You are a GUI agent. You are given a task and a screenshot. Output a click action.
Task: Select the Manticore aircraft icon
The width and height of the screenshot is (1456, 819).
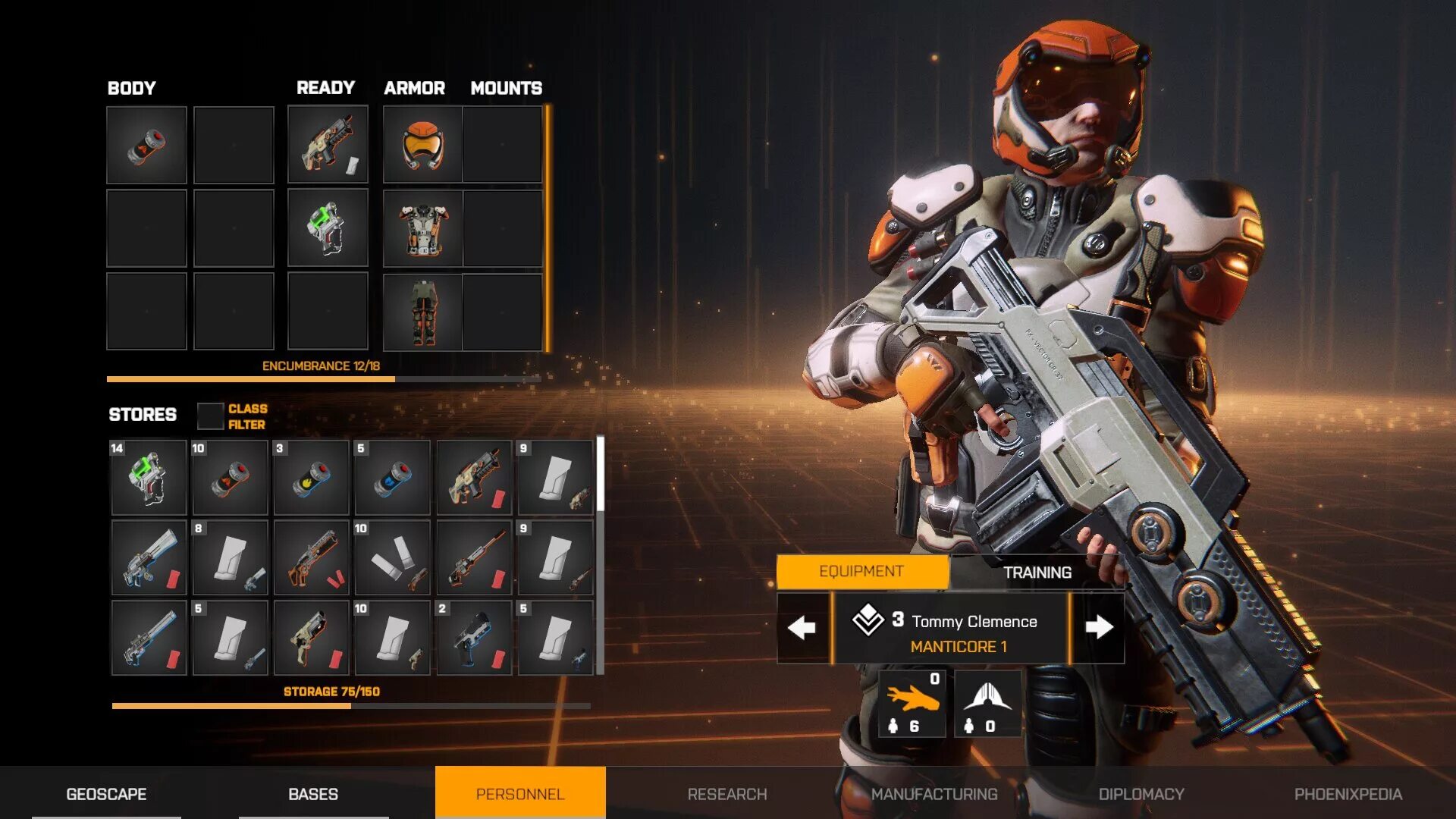(987, 703)
